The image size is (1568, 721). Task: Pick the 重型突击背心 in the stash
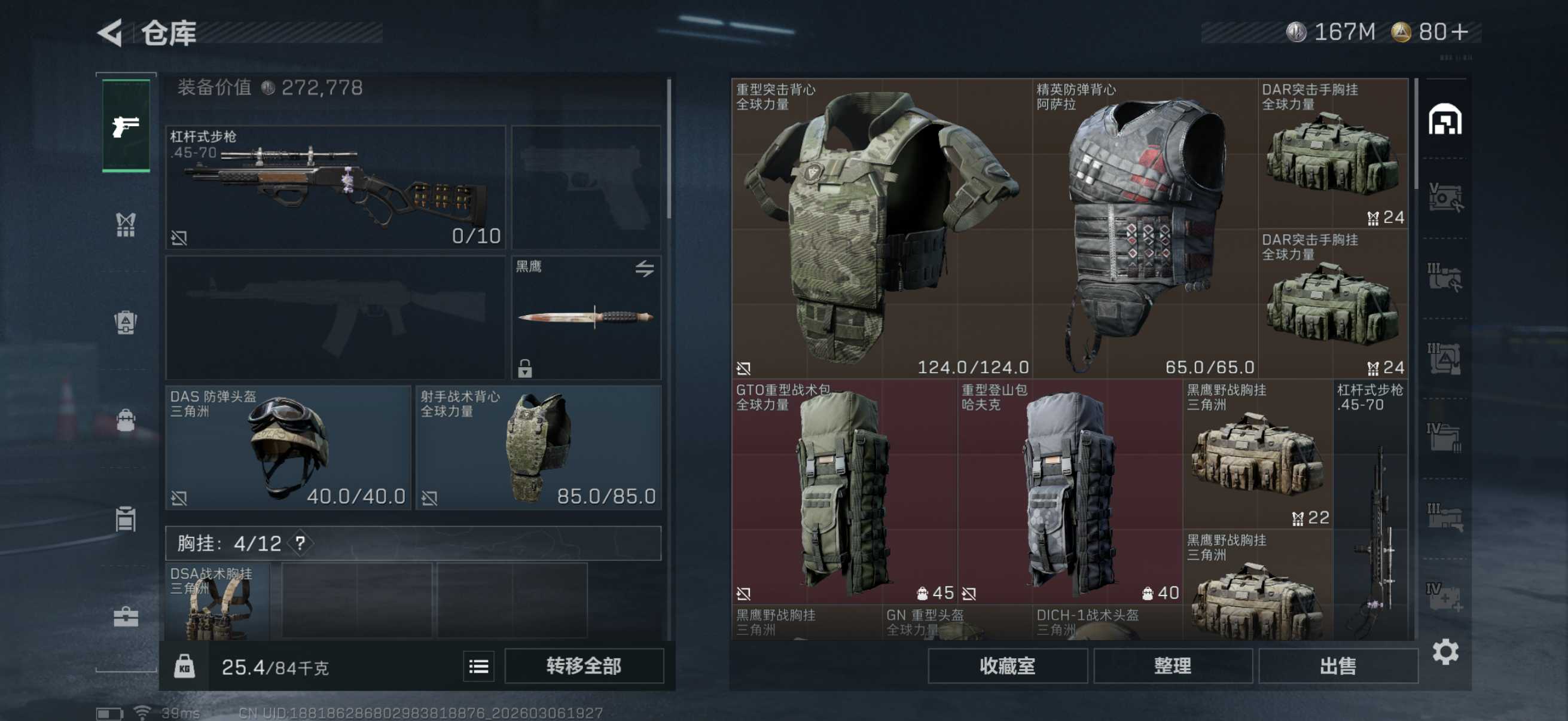pos(881,228)
